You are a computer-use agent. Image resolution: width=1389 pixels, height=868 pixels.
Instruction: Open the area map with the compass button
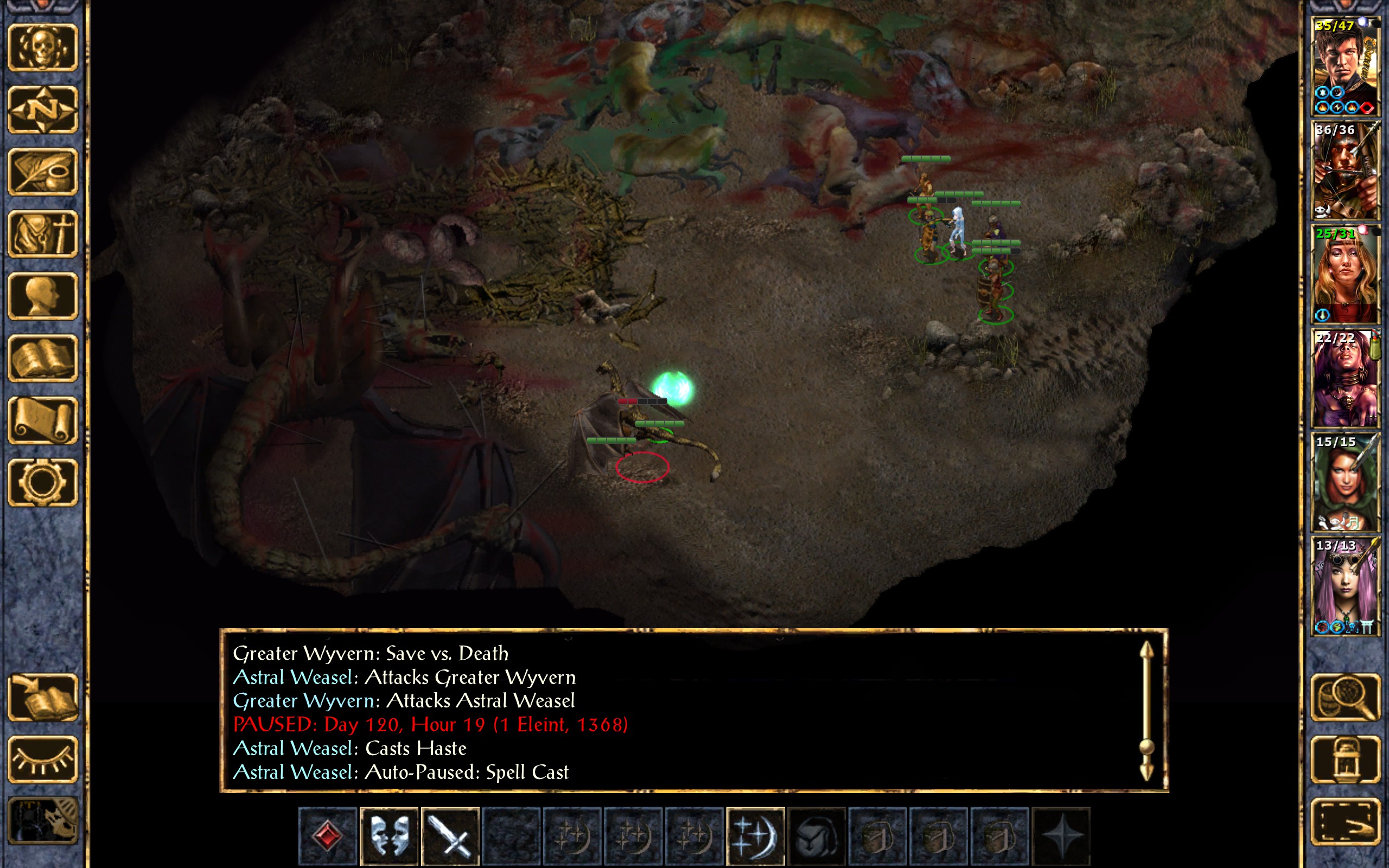pyautogui.click(x=43, y=110)
